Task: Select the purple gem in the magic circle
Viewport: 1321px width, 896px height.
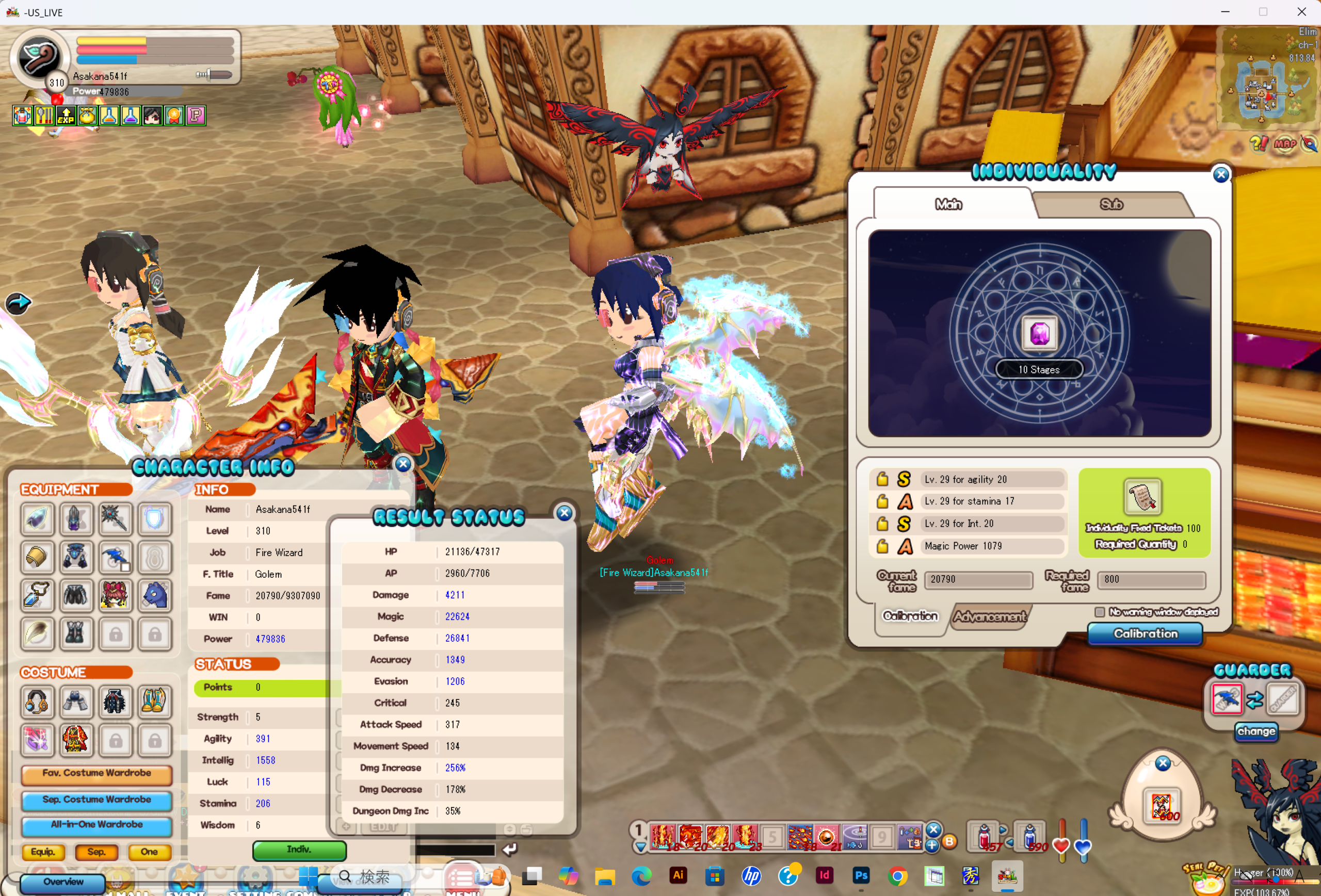Action: coord(1039,334)
